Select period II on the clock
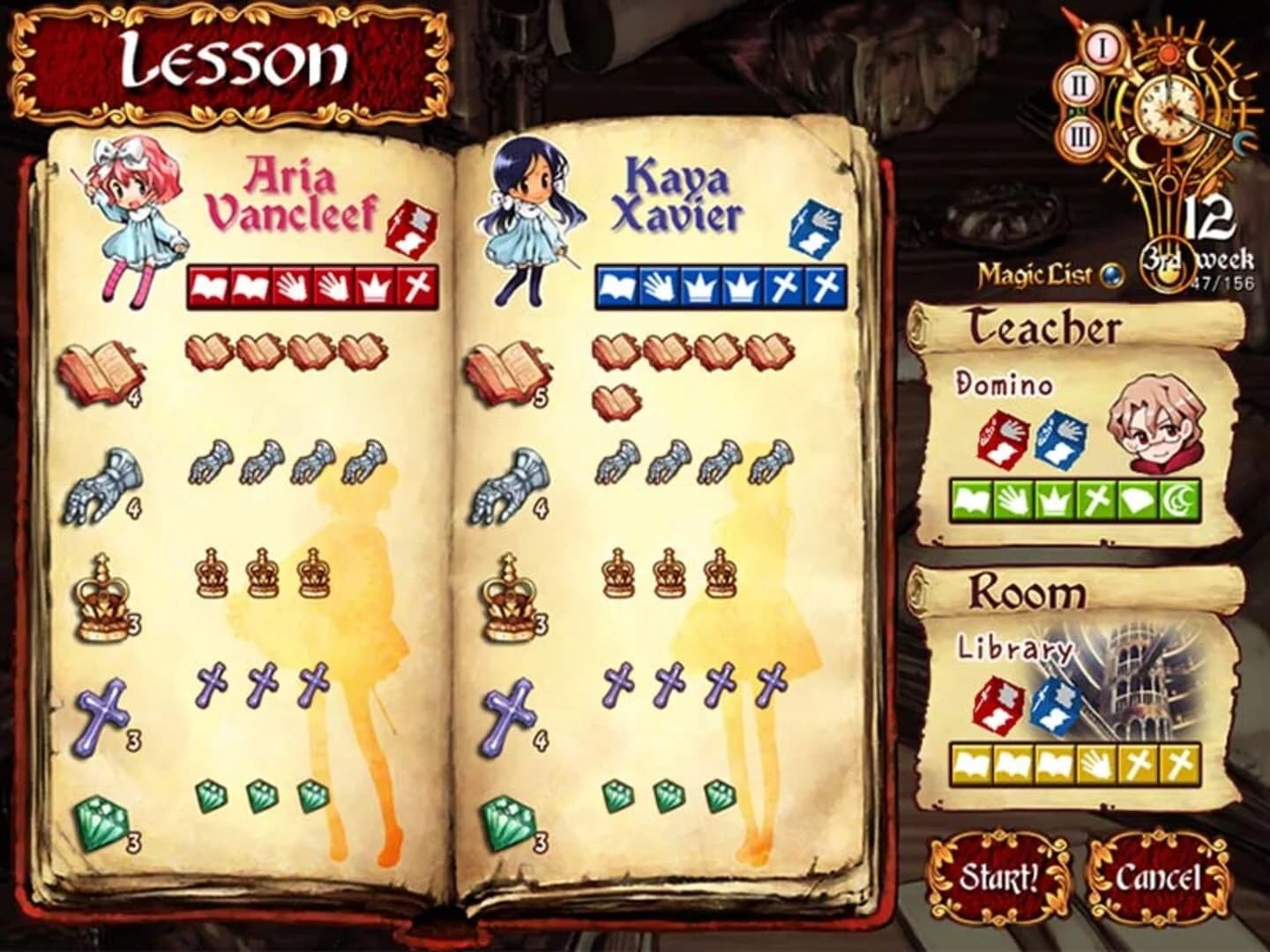1270x952 pixels. tap(1079, 86)
